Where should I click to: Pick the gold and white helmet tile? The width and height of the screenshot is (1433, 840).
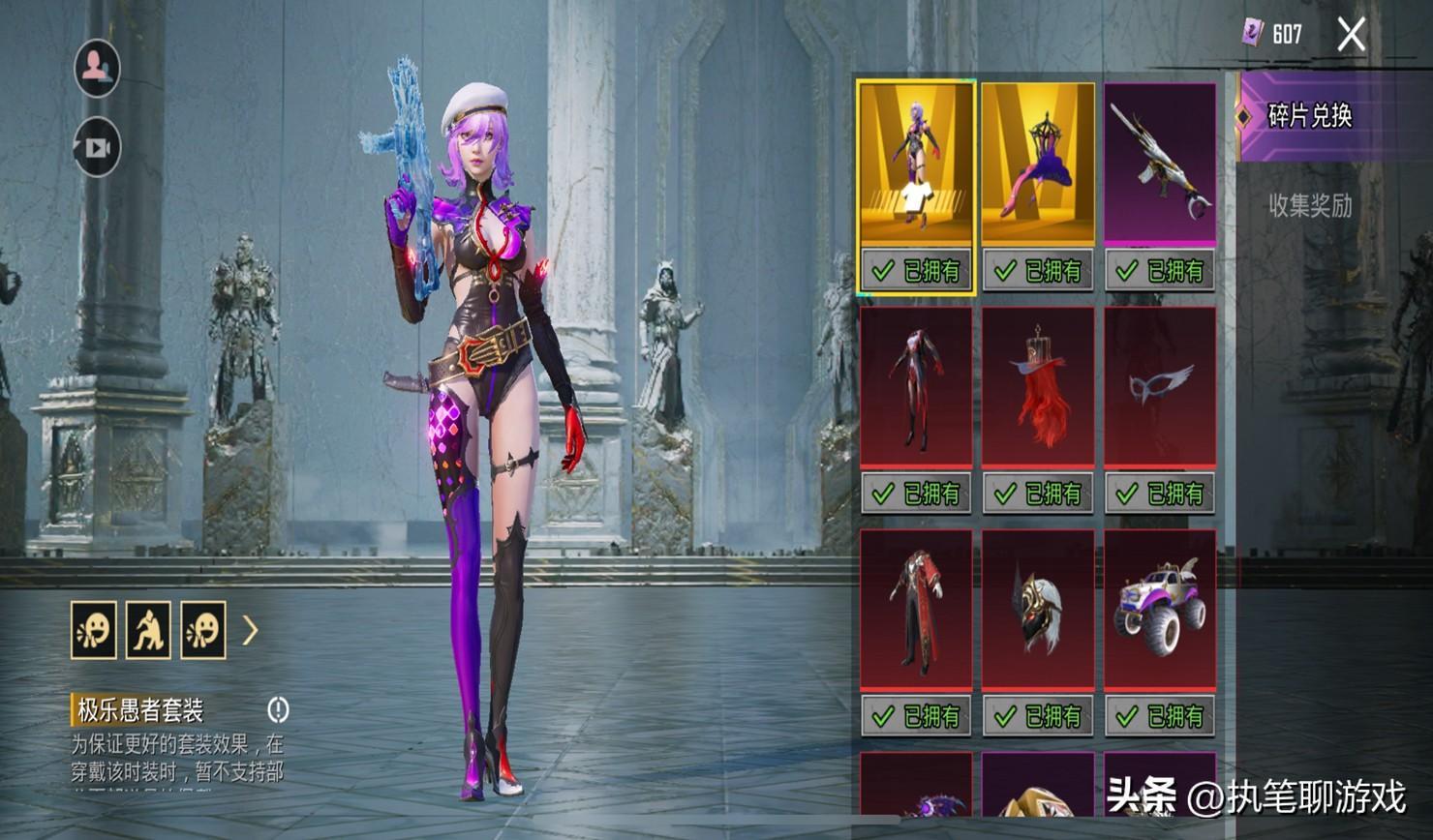(1038, 610)
